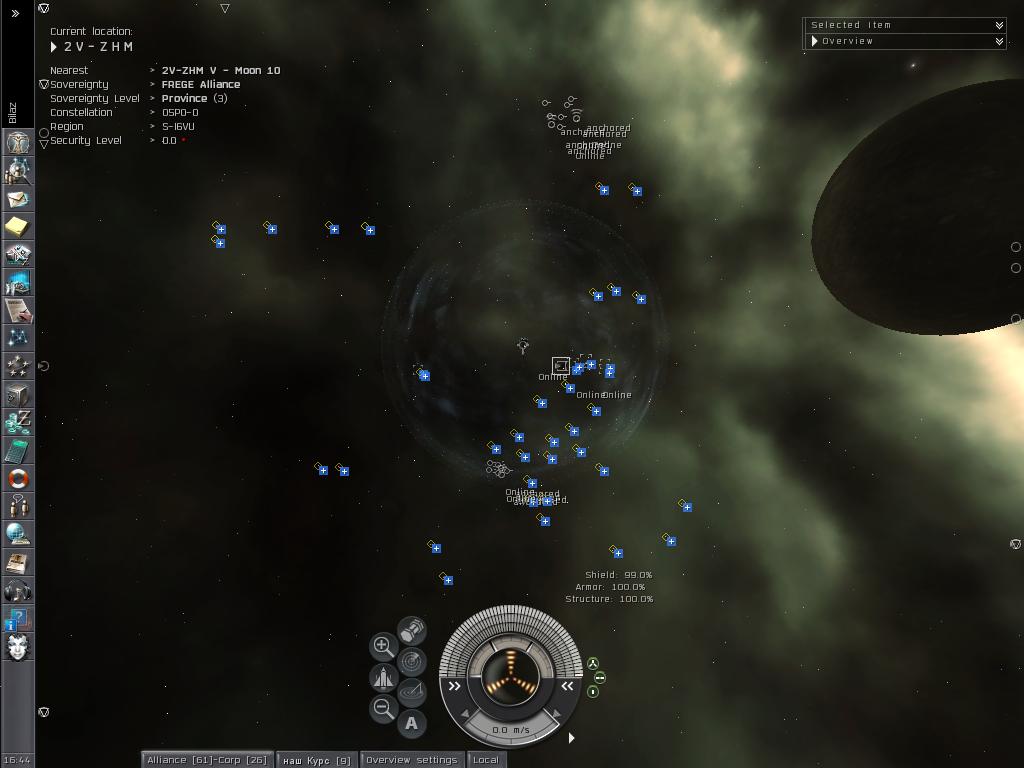Open the yellow notepad icon
This screenshot has height=768, width=1024.
(18, 227)
